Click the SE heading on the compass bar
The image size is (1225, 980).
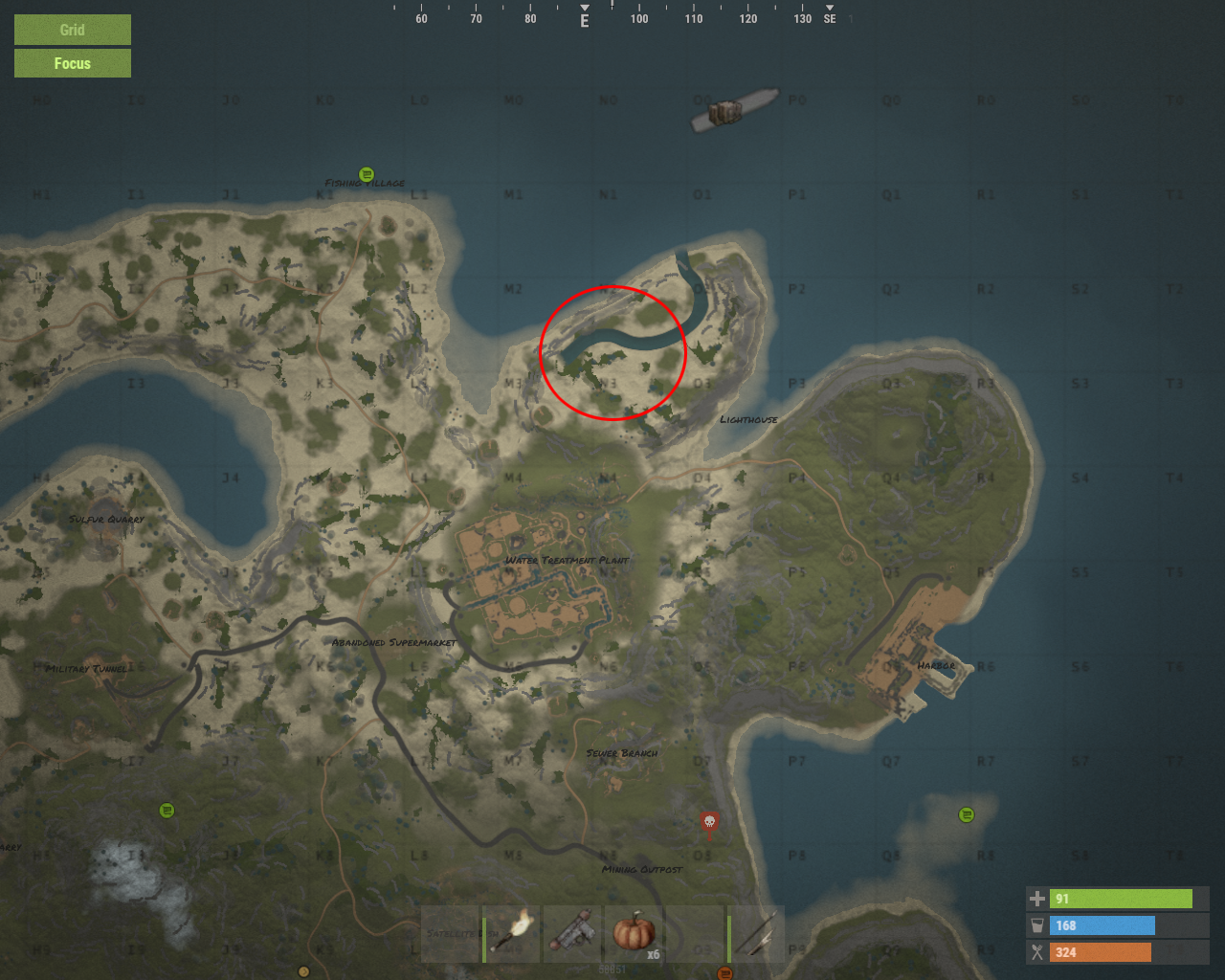(x=829, y=18)
